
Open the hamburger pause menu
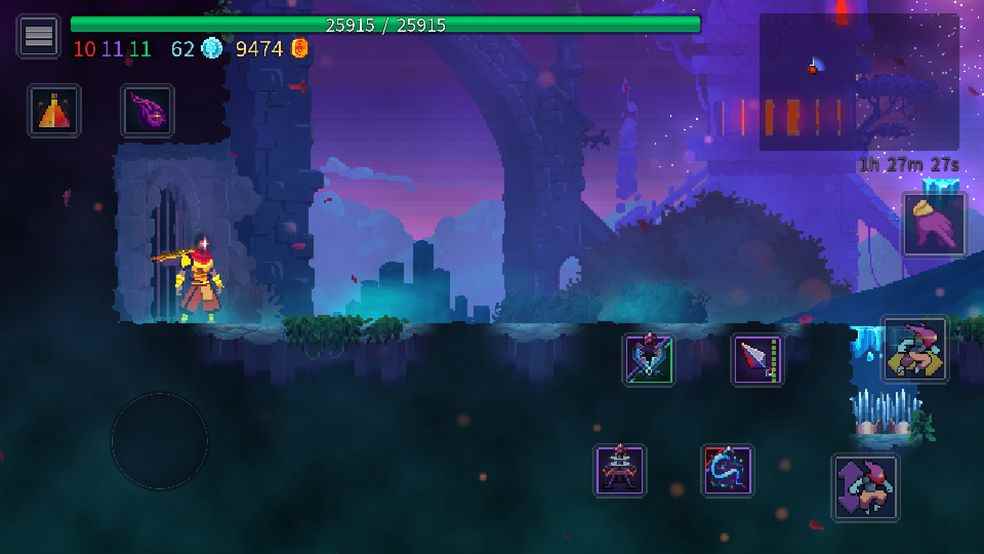39,37
